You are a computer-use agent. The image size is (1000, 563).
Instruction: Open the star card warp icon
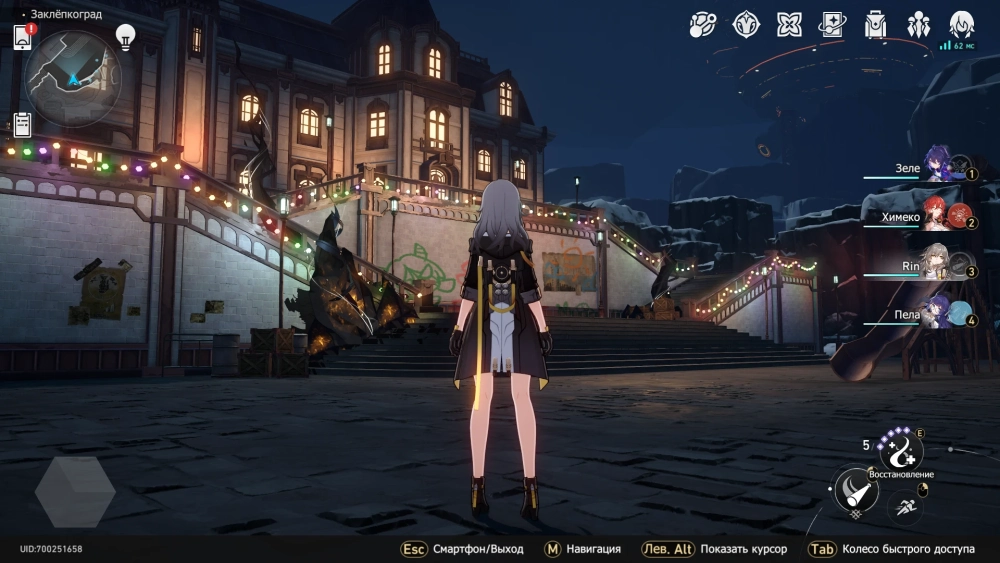[x=832, y=24]
